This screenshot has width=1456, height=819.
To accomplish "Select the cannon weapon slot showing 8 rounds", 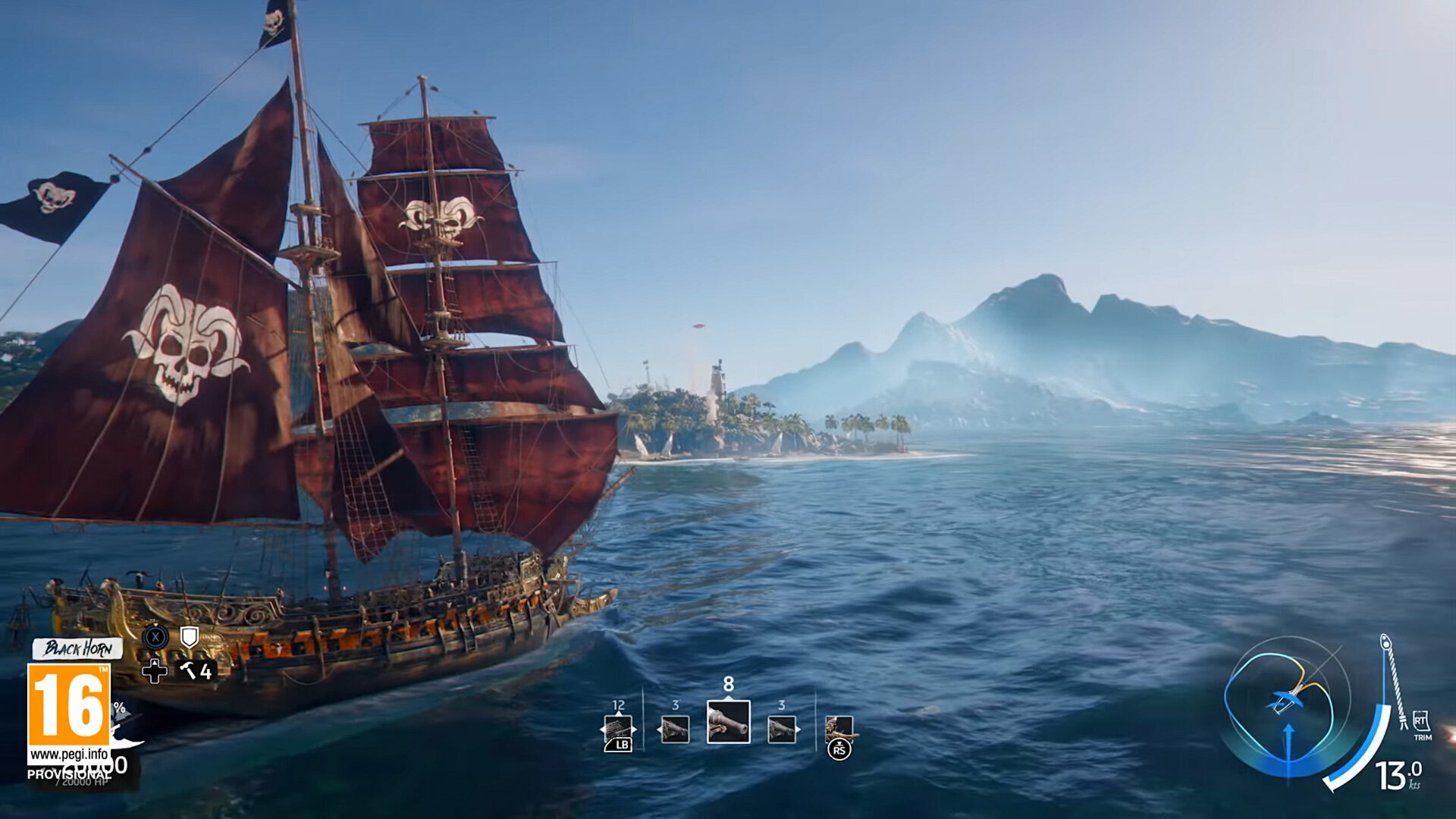I will tap(728, 723).
